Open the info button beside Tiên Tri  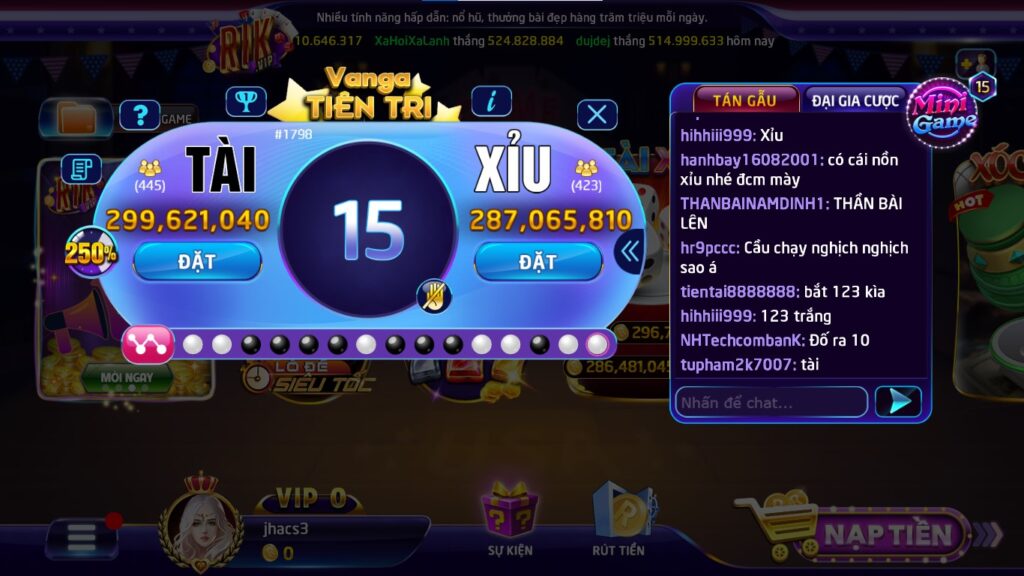click(x=491, y=101)
